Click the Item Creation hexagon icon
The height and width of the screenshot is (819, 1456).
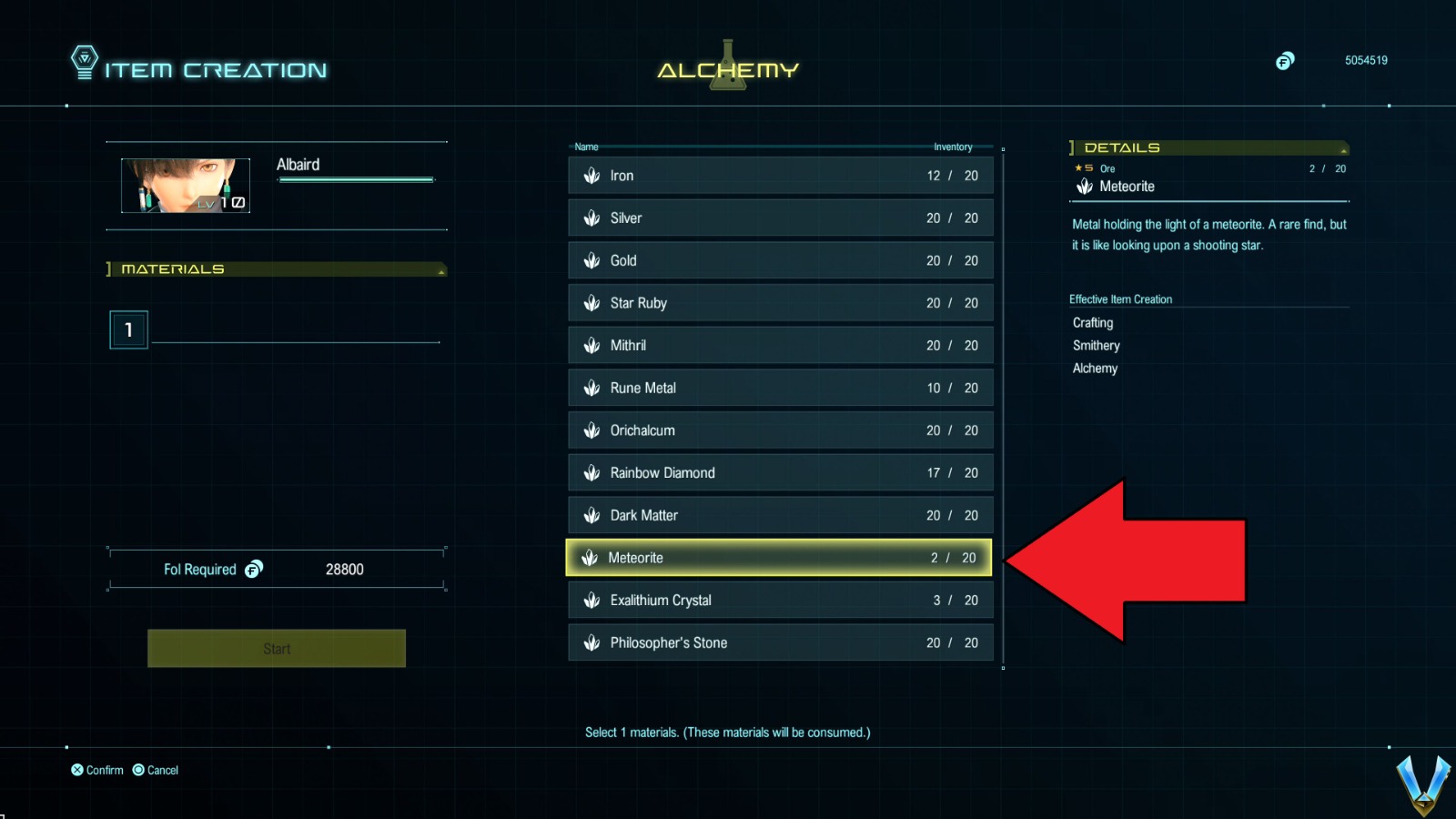click(x=85, y=62)
